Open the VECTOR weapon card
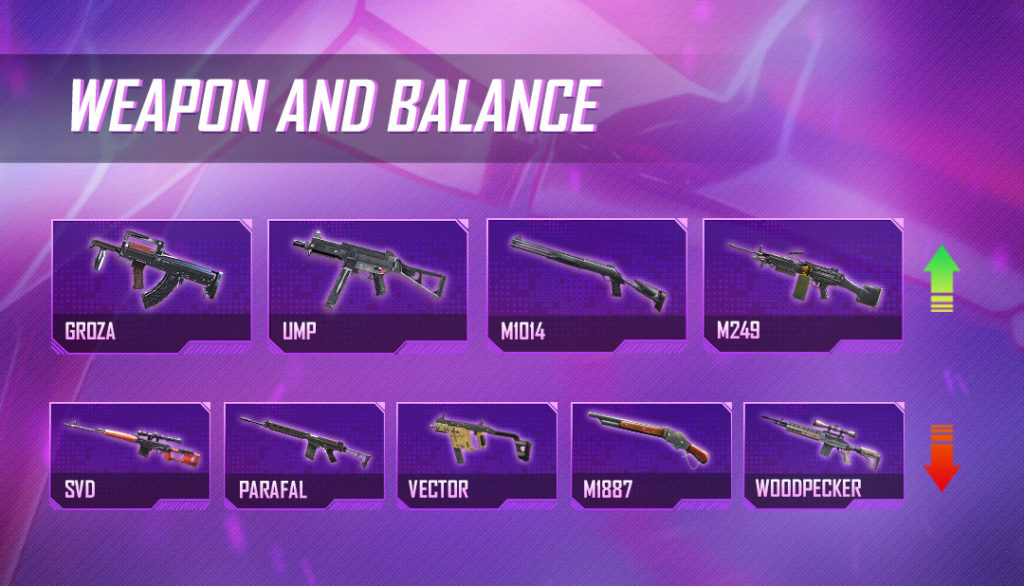 (478, 455)
